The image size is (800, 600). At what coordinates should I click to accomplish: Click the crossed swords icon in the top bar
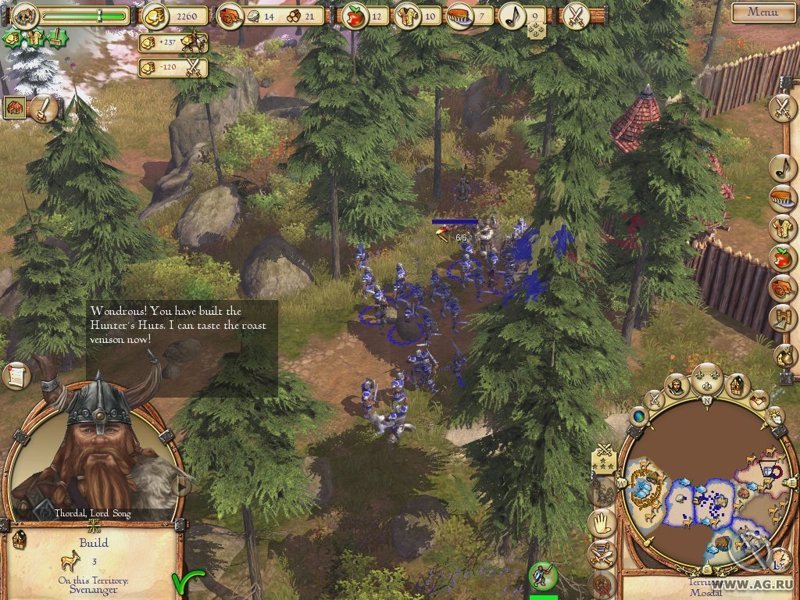[x=576, y=15]
